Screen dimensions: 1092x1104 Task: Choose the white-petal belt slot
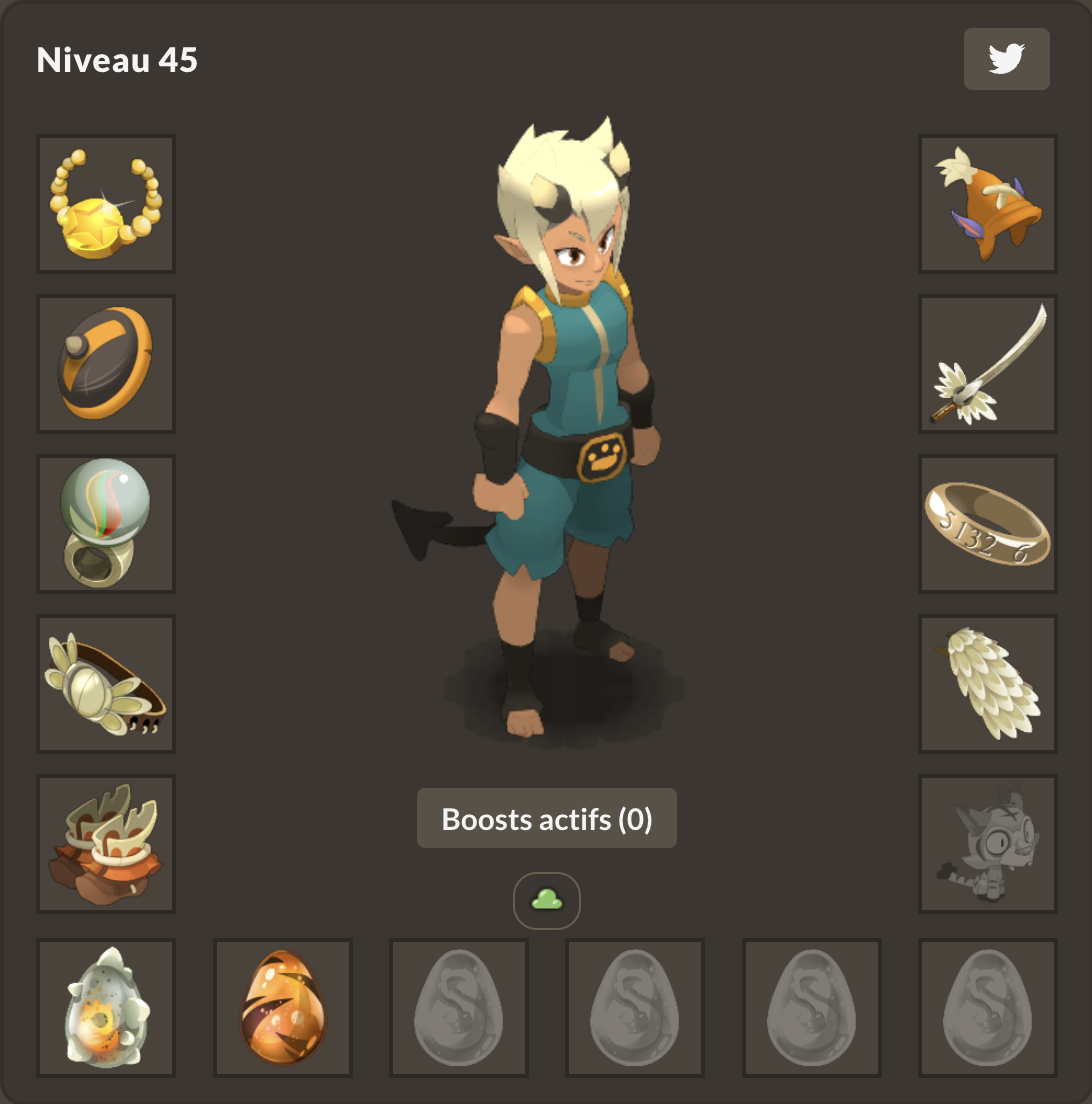pos(106,684)
